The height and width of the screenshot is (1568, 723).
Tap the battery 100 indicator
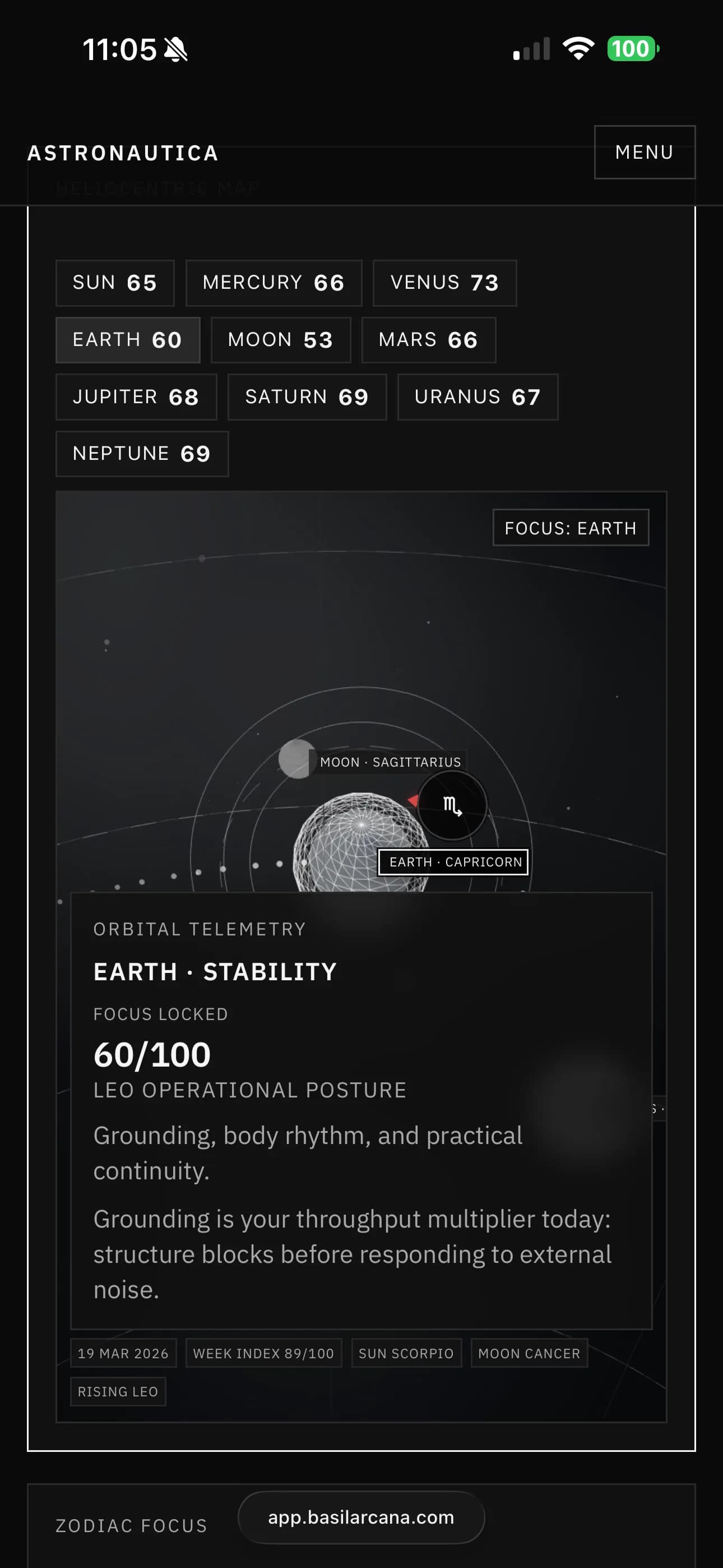pos(631,49)
